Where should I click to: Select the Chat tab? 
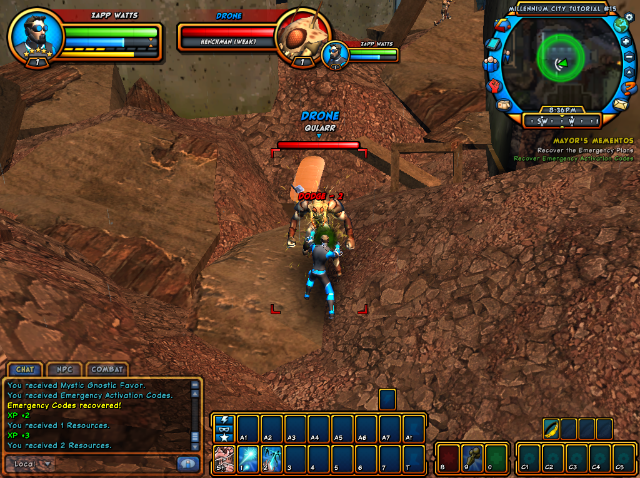pos(24,369)
